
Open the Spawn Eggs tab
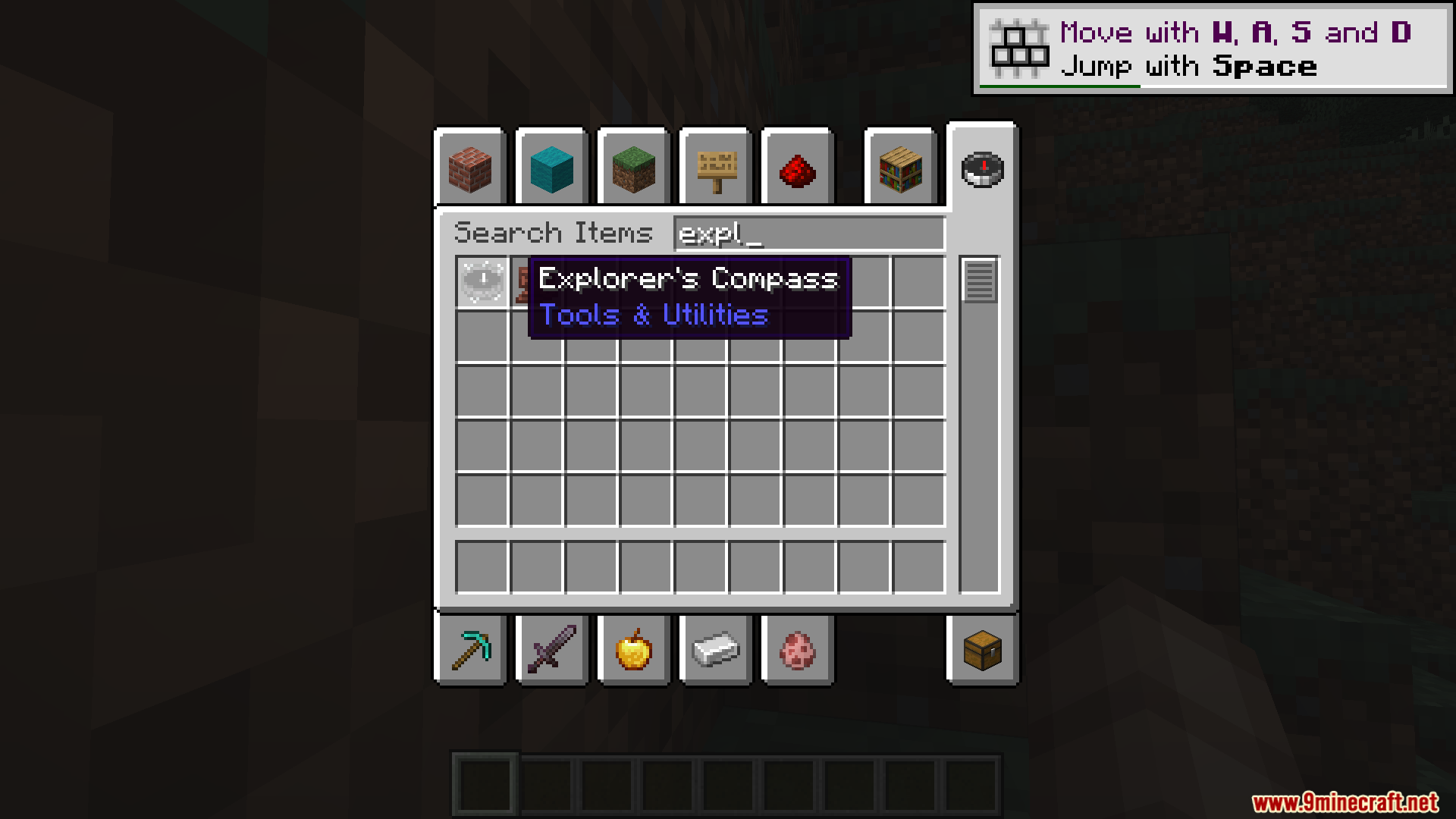[797, 651]
